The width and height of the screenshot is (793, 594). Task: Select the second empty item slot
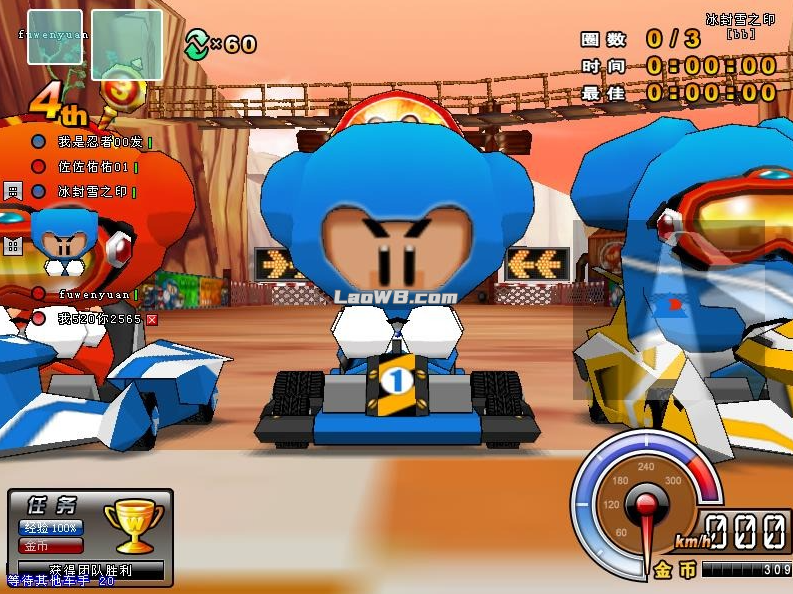(x=127, y=44)
